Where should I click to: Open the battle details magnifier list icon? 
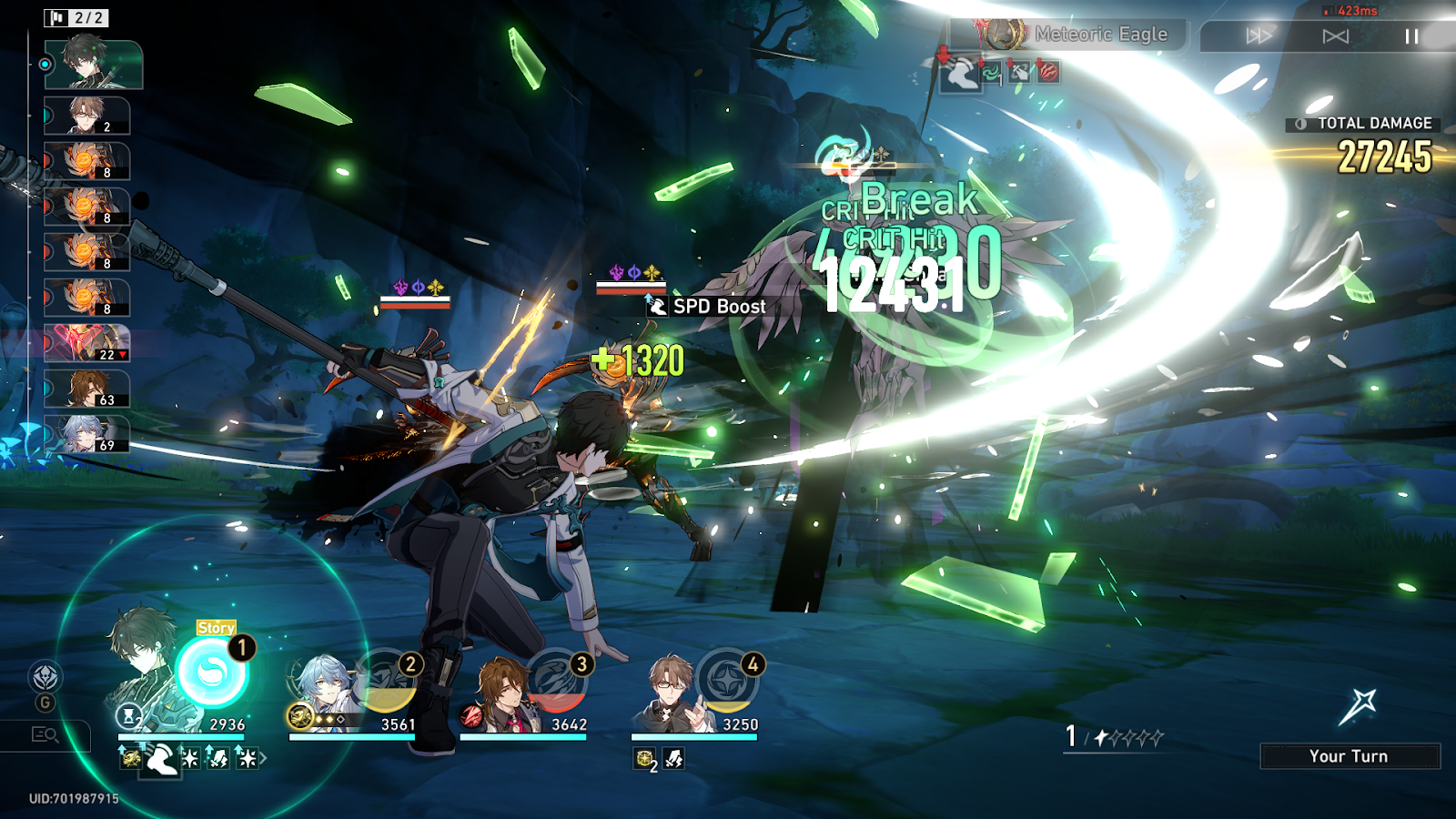[x=45, y=734]
